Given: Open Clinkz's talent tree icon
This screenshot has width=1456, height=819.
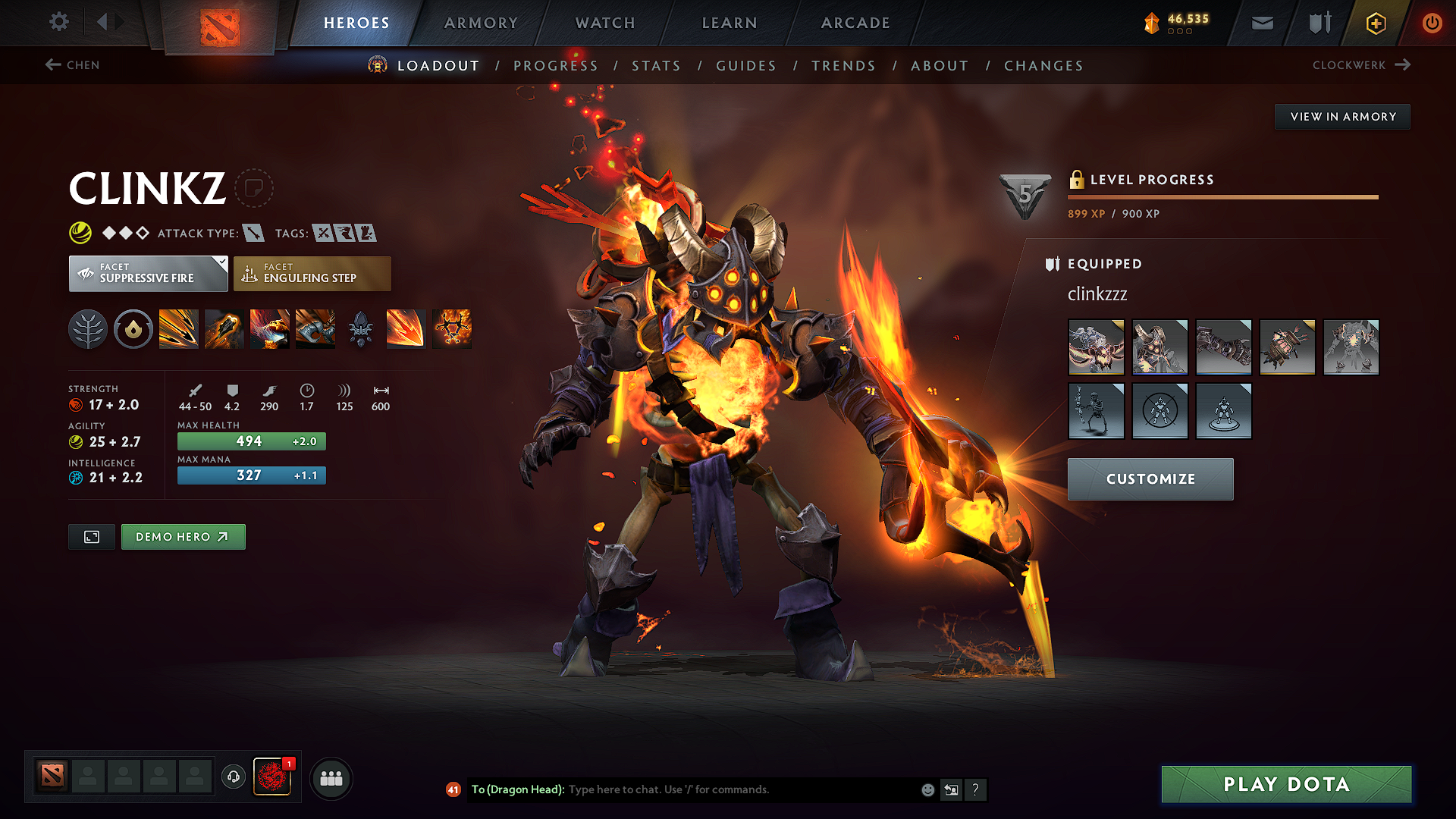Looking at the screenshot, I should click(88, 329).
